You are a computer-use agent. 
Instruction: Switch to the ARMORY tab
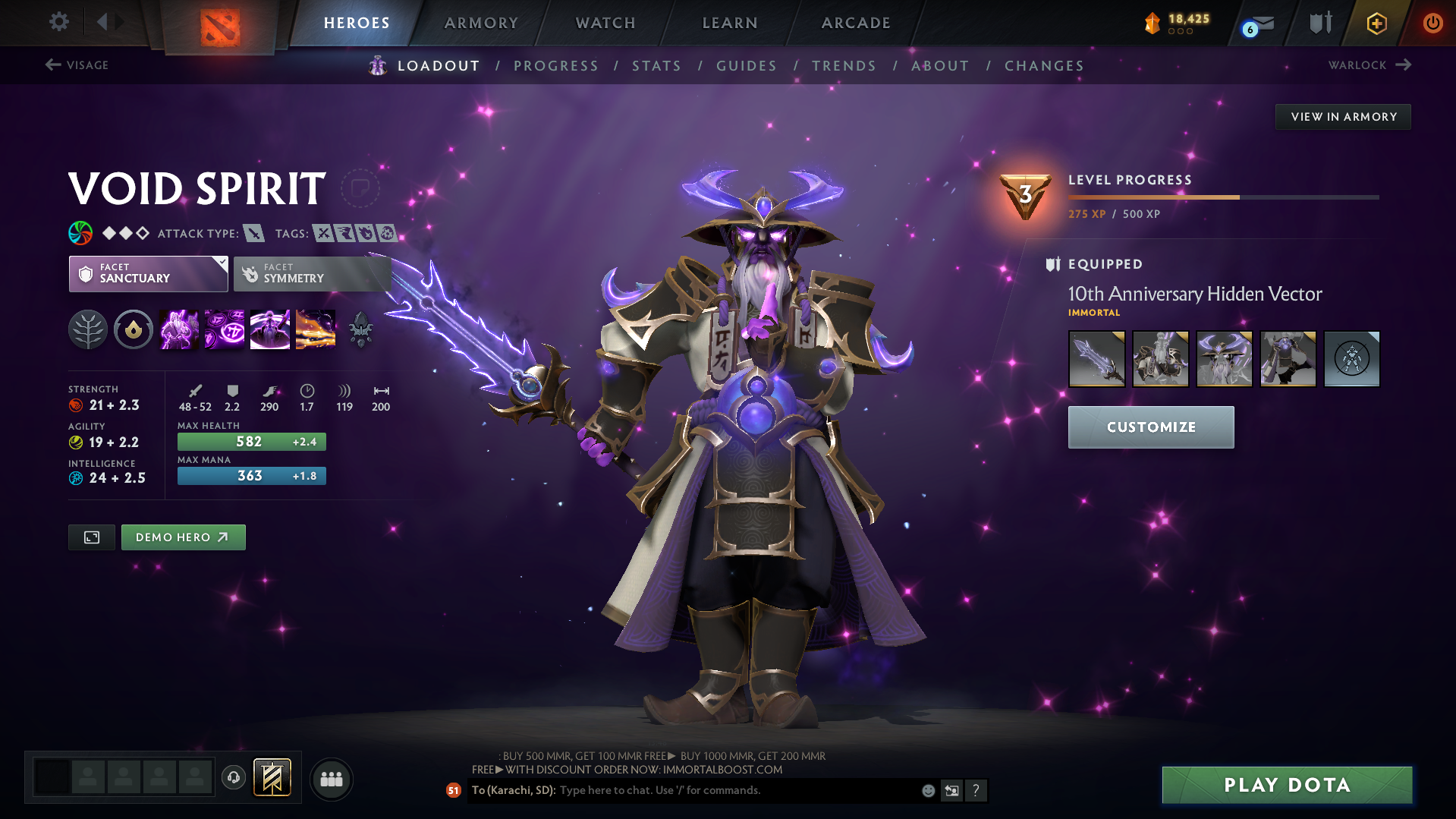pyautogui.click(x=481, y=22)
